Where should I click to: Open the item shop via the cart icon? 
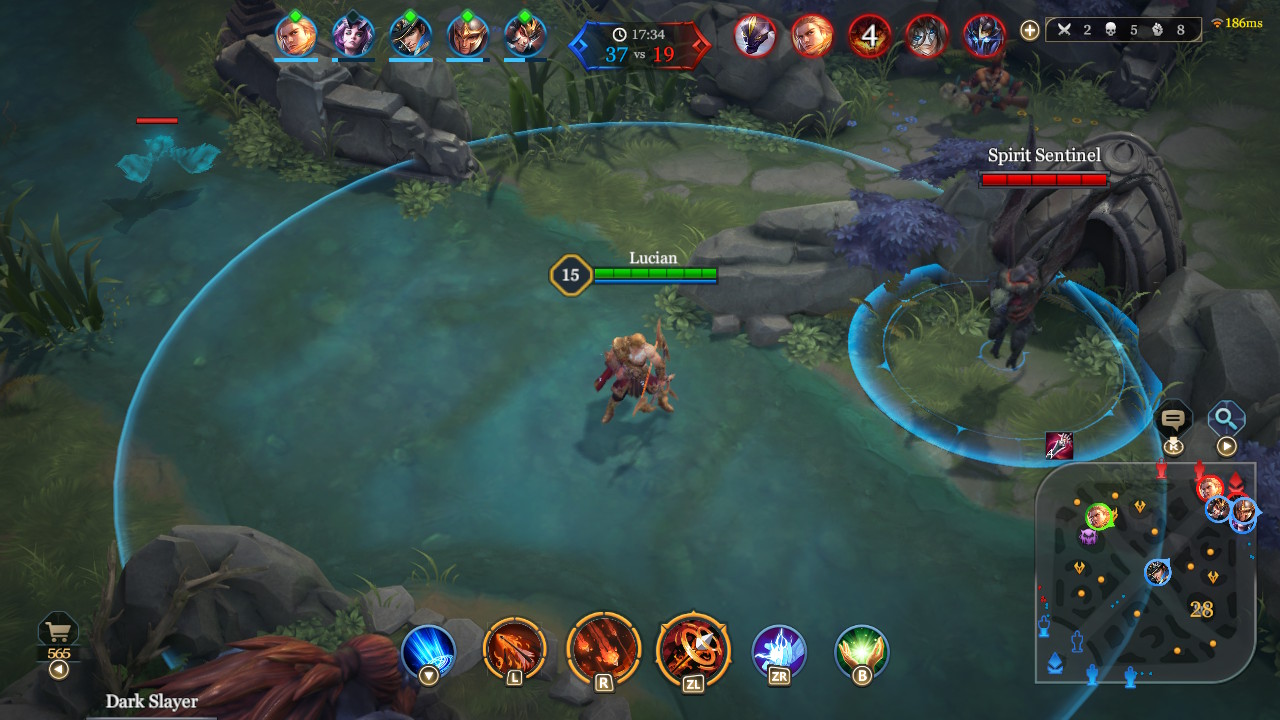pyautogui.click(x=57, y=630)
